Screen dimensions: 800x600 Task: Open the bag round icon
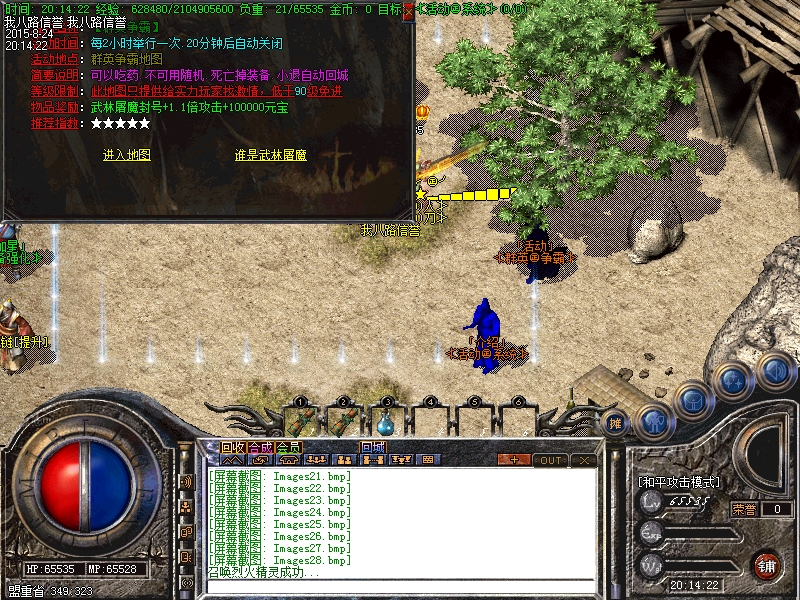(693, 400)
